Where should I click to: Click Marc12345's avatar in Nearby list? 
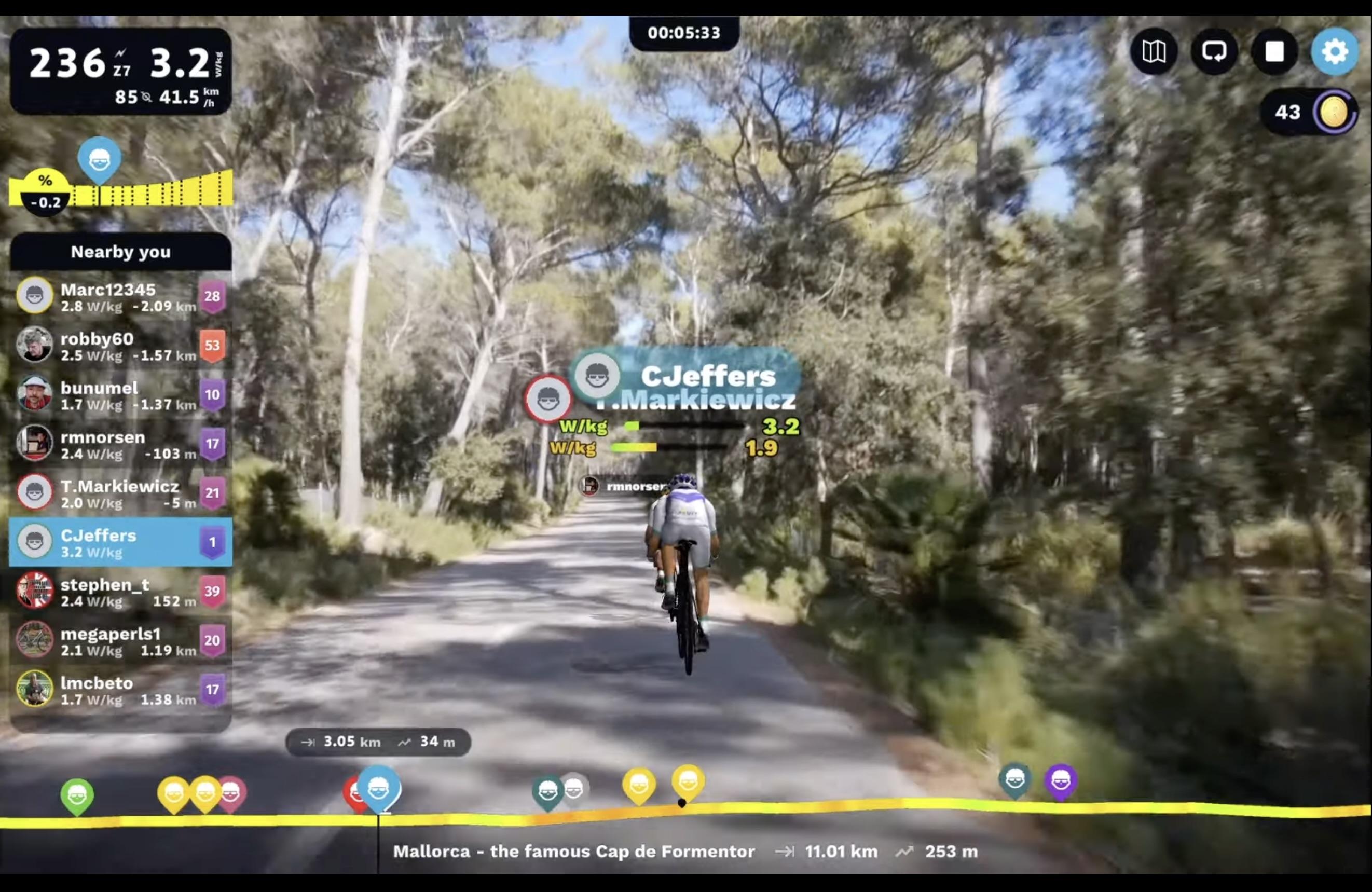click(x=35, y=296)
